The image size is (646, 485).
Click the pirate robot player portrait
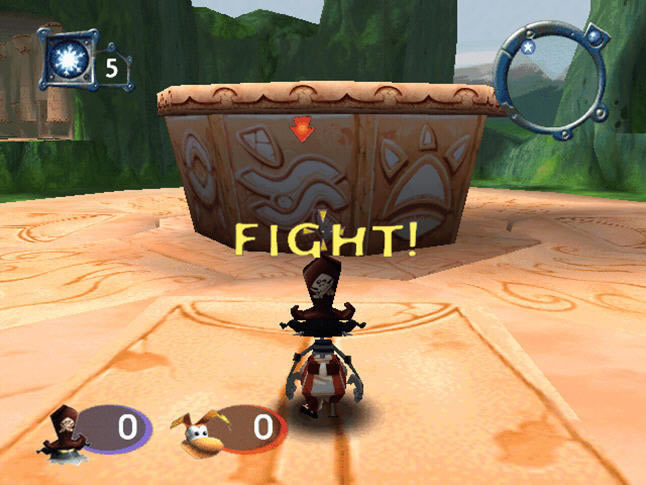tap(69, 428)
